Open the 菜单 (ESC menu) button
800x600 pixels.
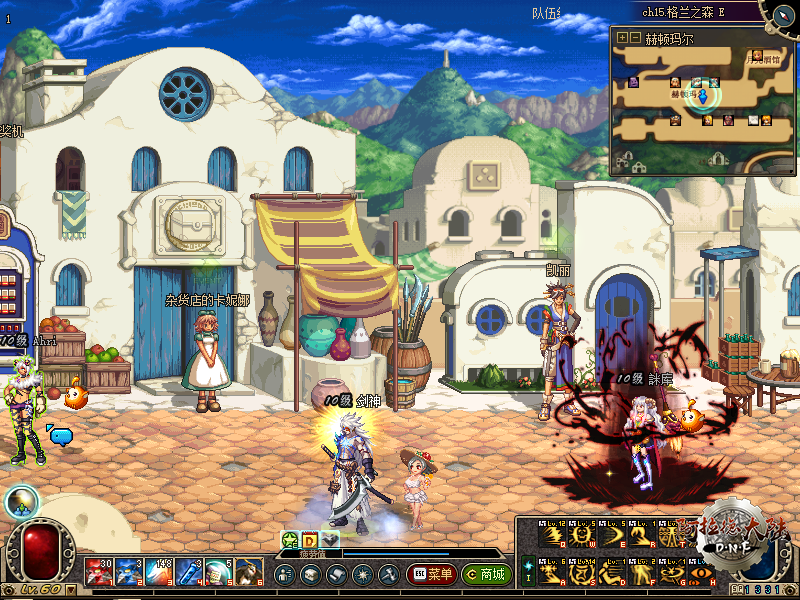[x=431, y=575]
